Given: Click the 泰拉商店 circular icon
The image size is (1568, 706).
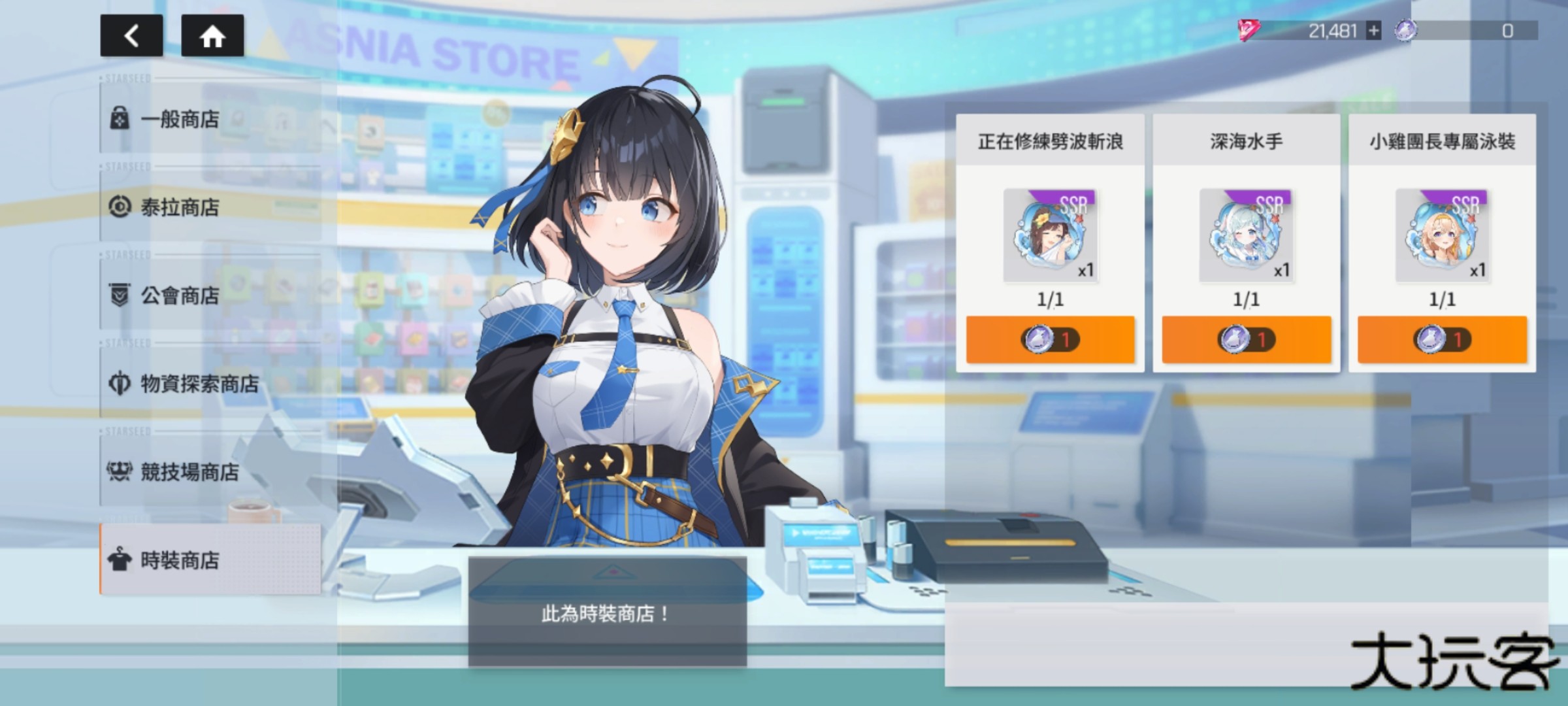Looking at the screenshot, I should pos(121,207).
